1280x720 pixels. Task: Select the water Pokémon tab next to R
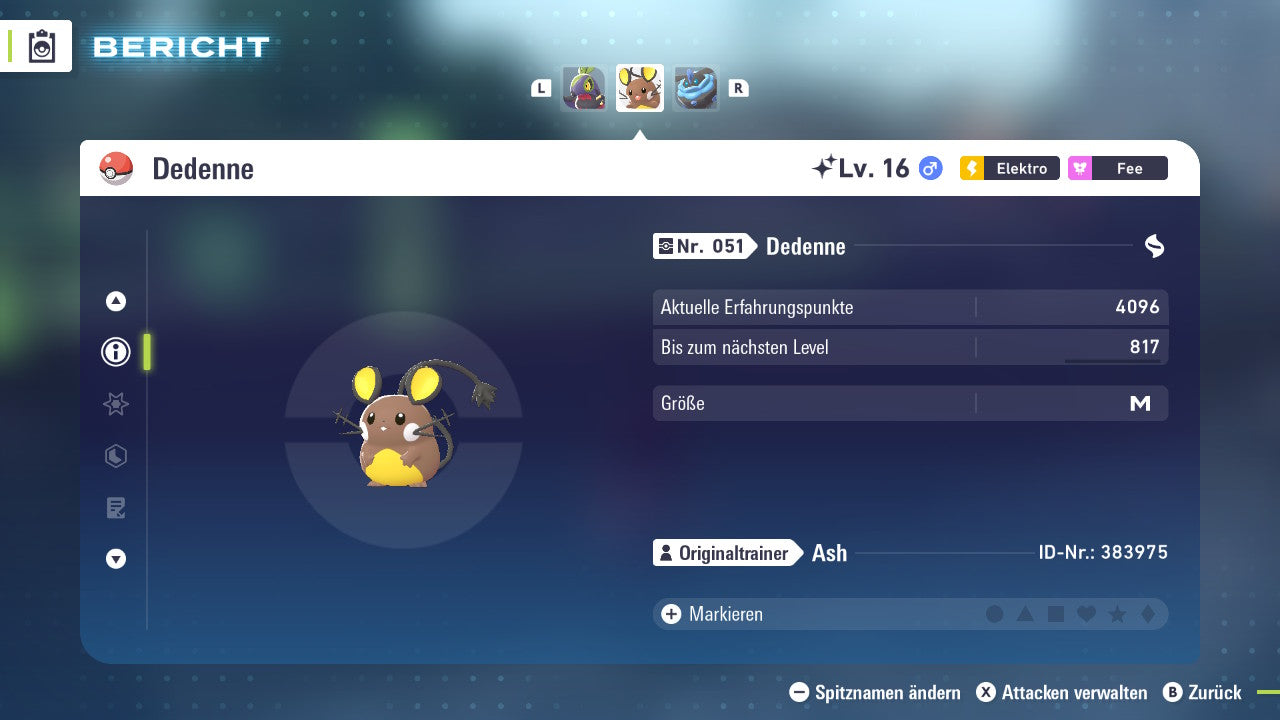click(696, 88)
